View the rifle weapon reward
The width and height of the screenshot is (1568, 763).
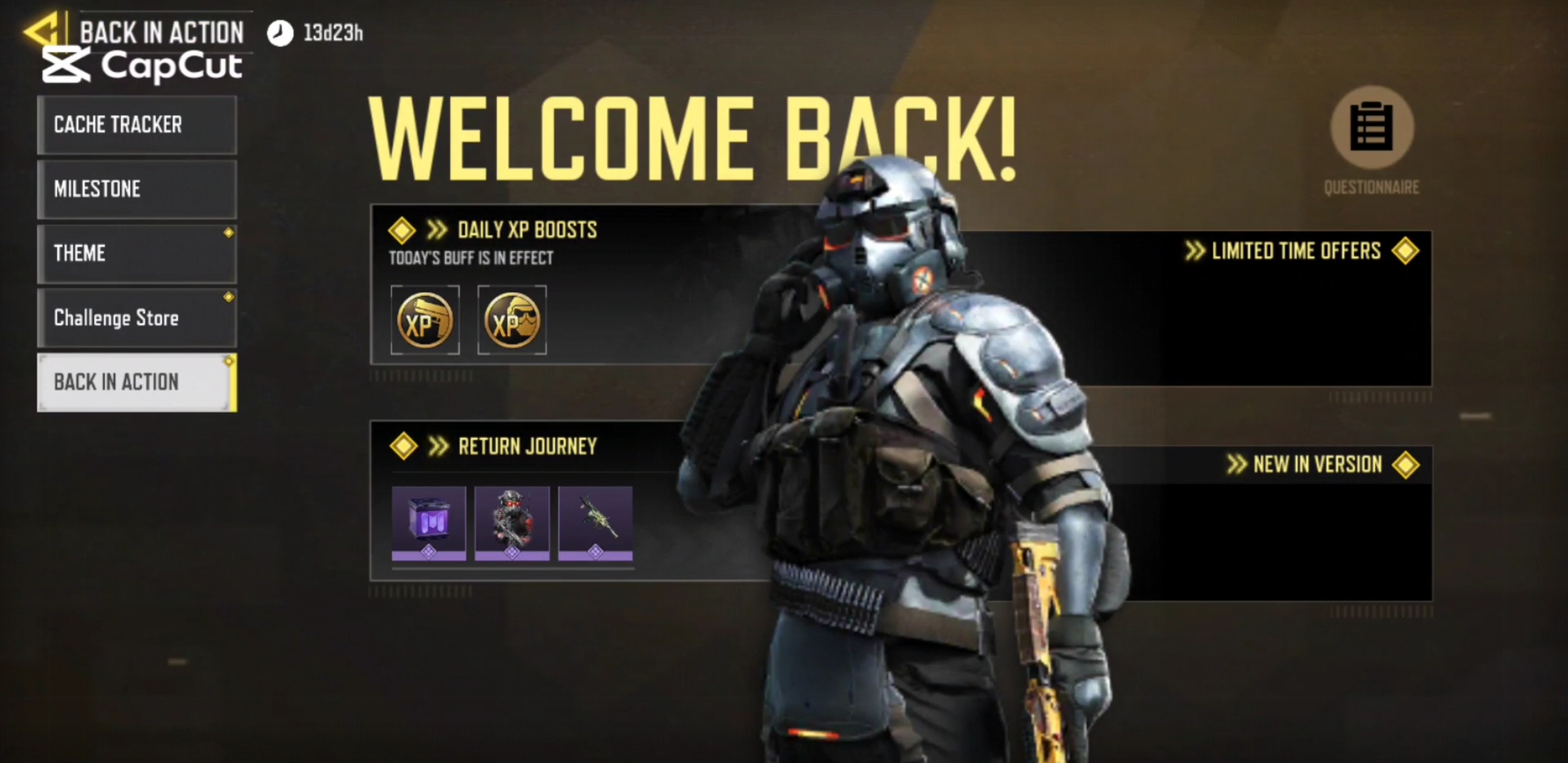(x=595, y=523)
